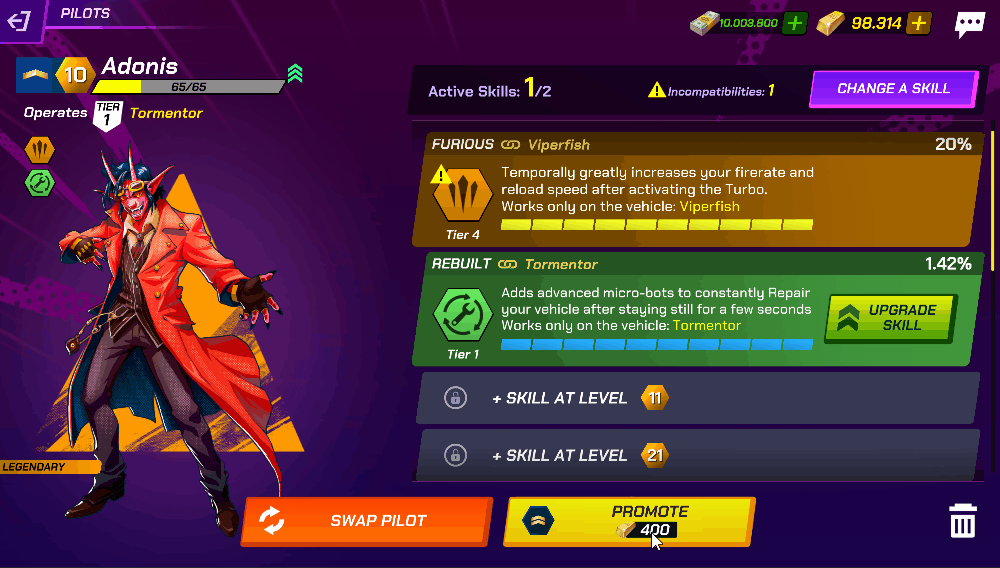The height and width of the screenshot is (568, 1000).
Task: View the locked level 21 skill slot
Action: coord(696,455)
